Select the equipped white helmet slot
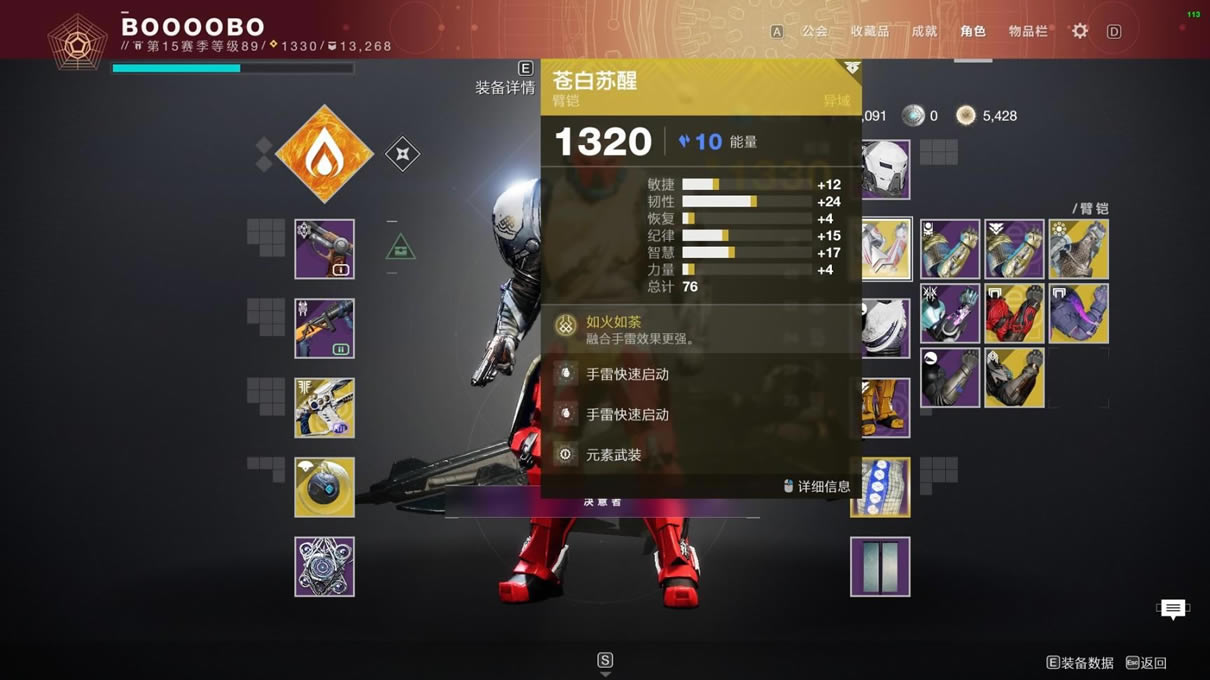The width and height of the screenshot is (1210, 680). click(x=884, y=170)
